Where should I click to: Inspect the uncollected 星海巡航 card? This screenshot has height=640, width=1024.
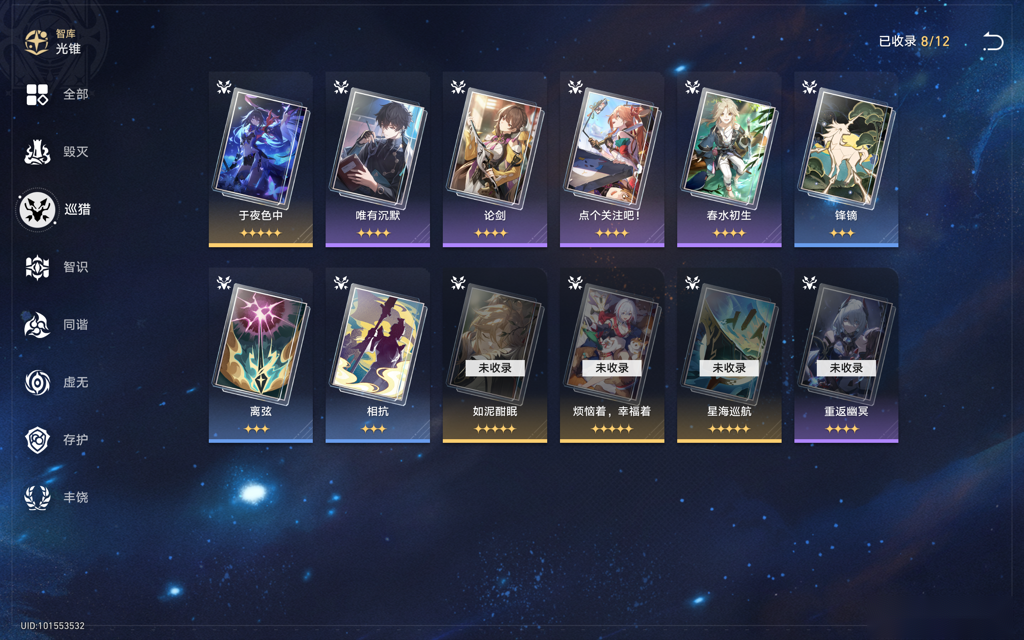click(729, 354)
